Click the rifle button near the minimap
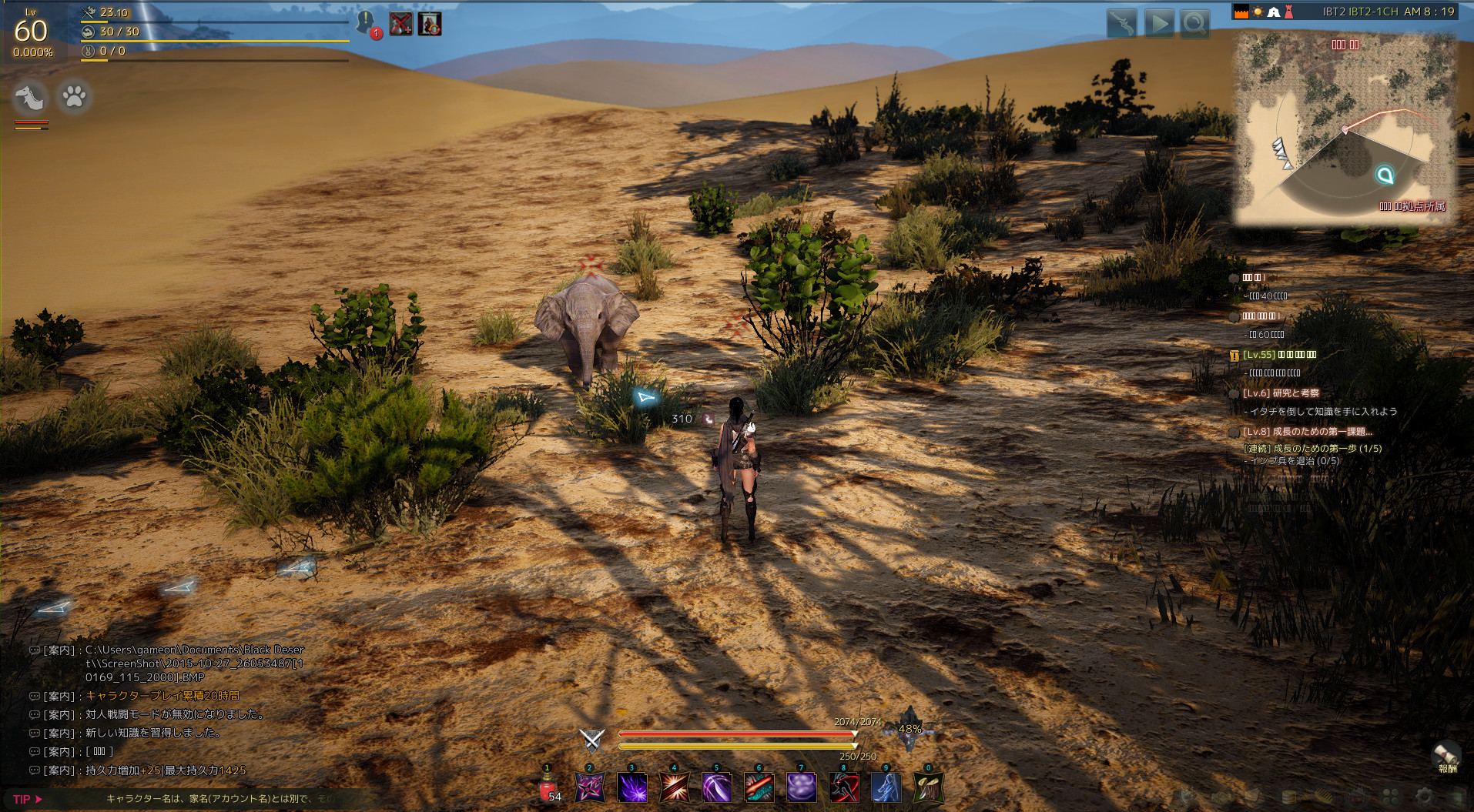The image size is (1474, 812). 1122,24
